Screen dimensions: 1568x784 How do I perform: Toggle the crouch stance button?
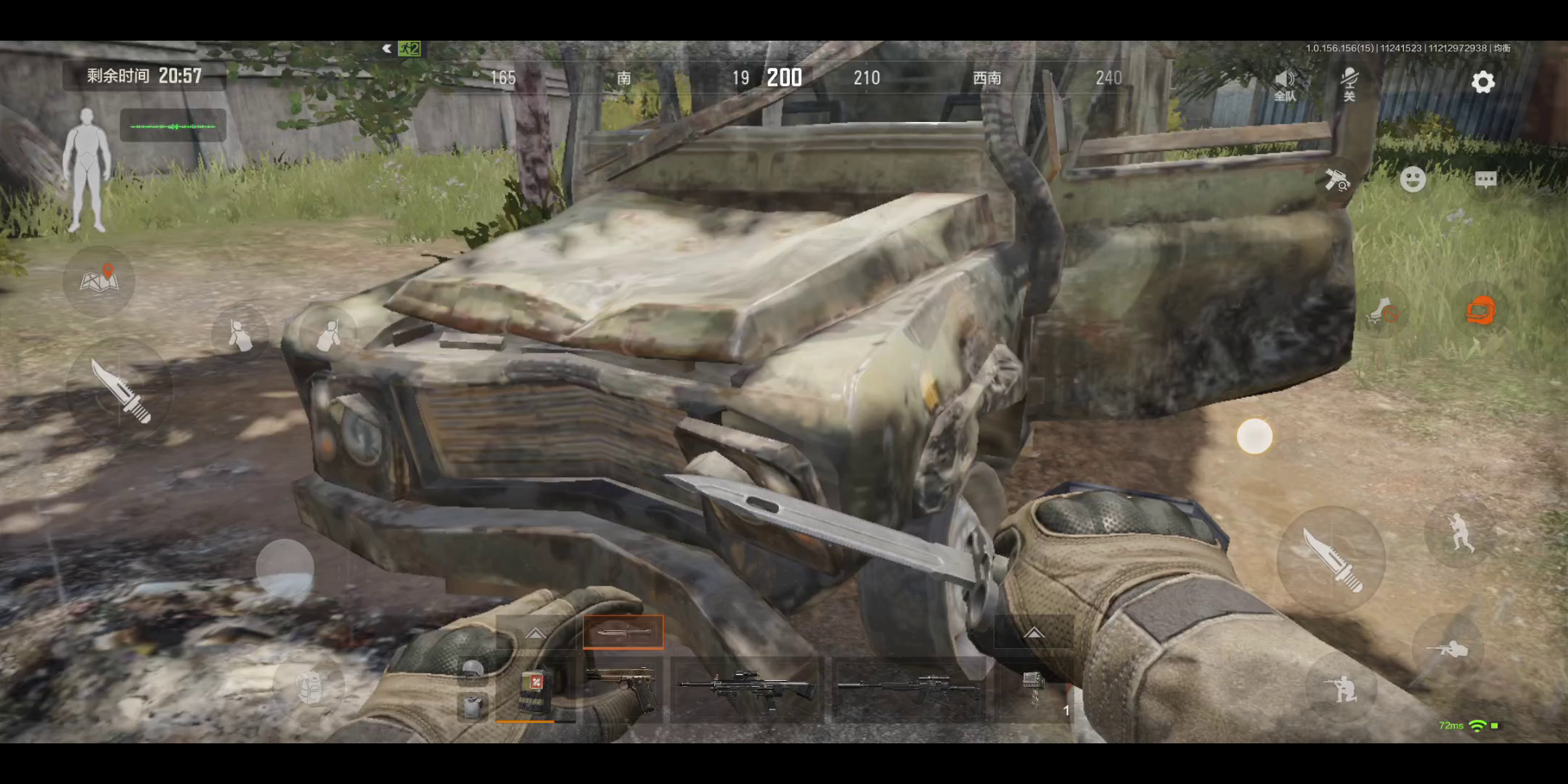pos(1342,688)
